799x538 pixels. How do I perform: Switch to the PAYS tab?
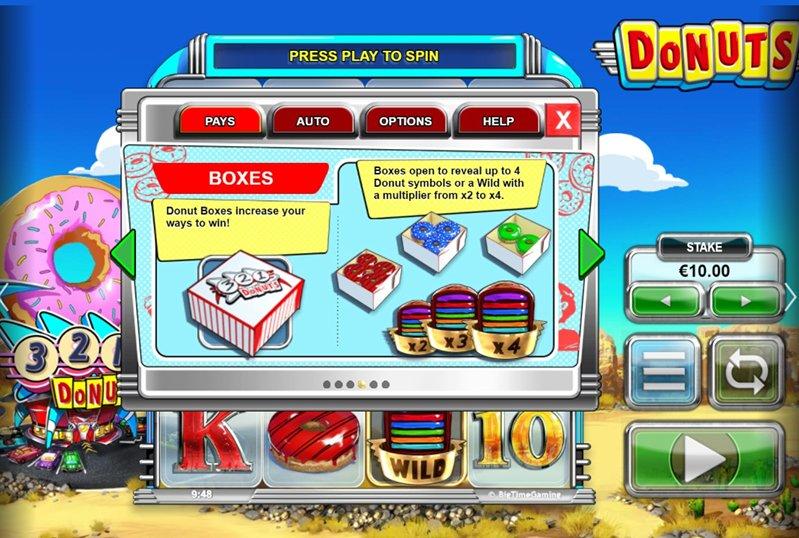[x=219, y=121]
